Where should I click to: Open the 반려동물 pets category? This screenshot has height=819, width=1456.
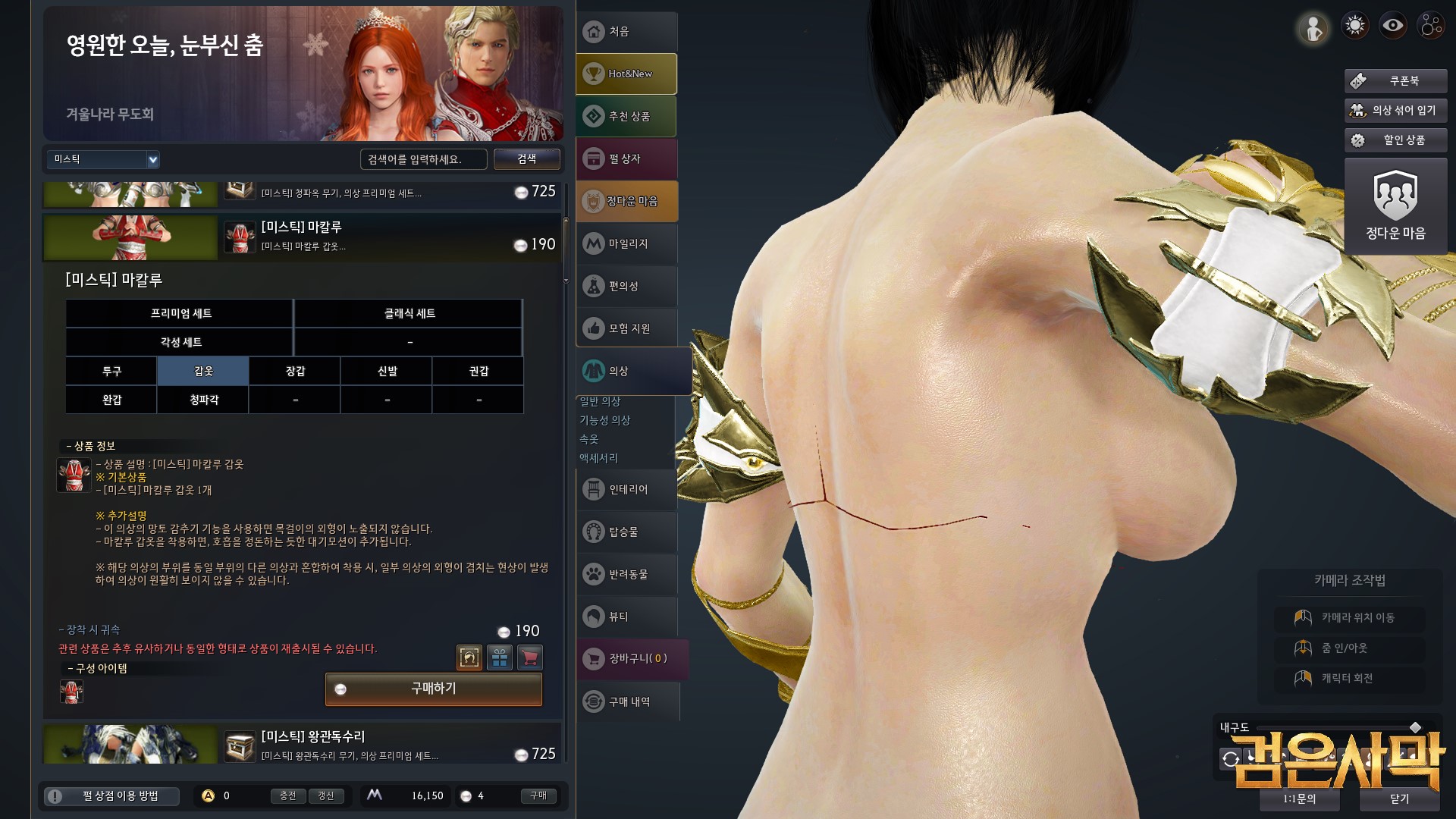pyautogui.click(x=626, y=574)
